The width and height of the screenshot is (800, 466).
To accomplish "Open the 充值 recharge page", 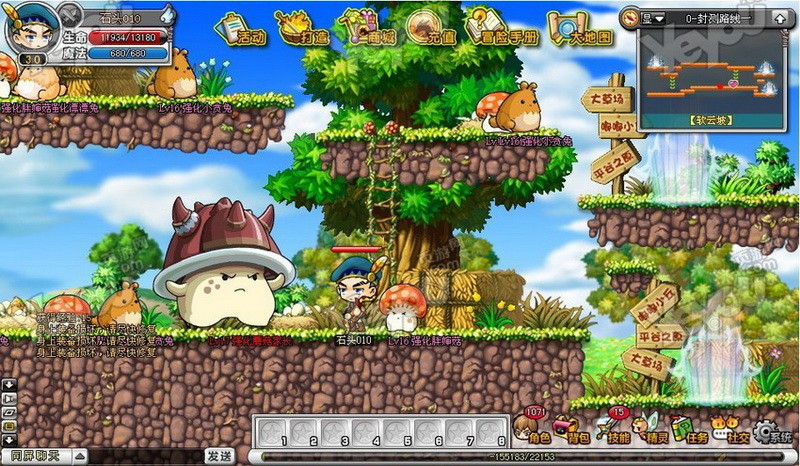I will tap(426, 29).
